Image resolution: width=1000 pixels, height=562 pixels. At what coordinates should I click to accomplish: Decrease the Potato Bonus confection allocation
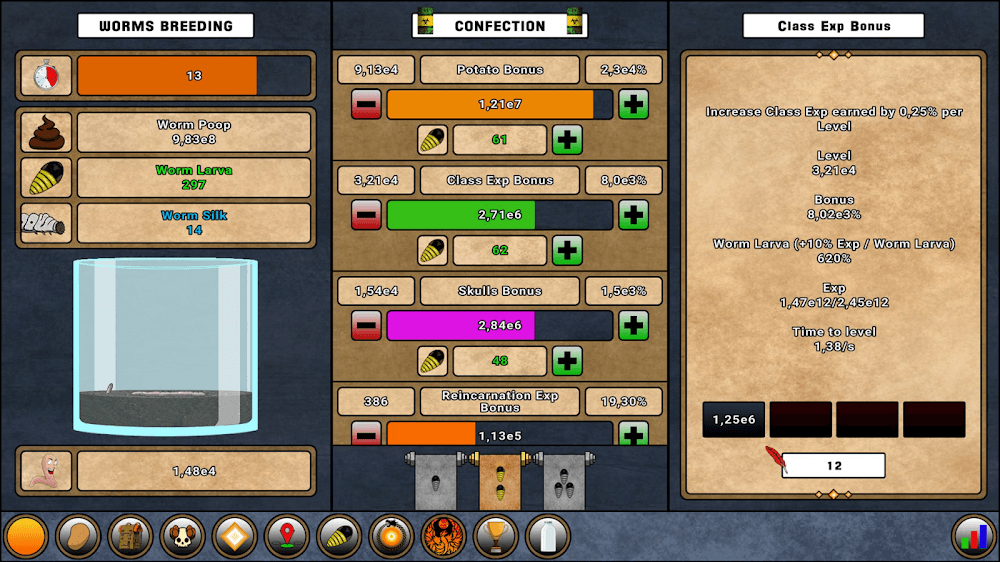tap(366, 104)
